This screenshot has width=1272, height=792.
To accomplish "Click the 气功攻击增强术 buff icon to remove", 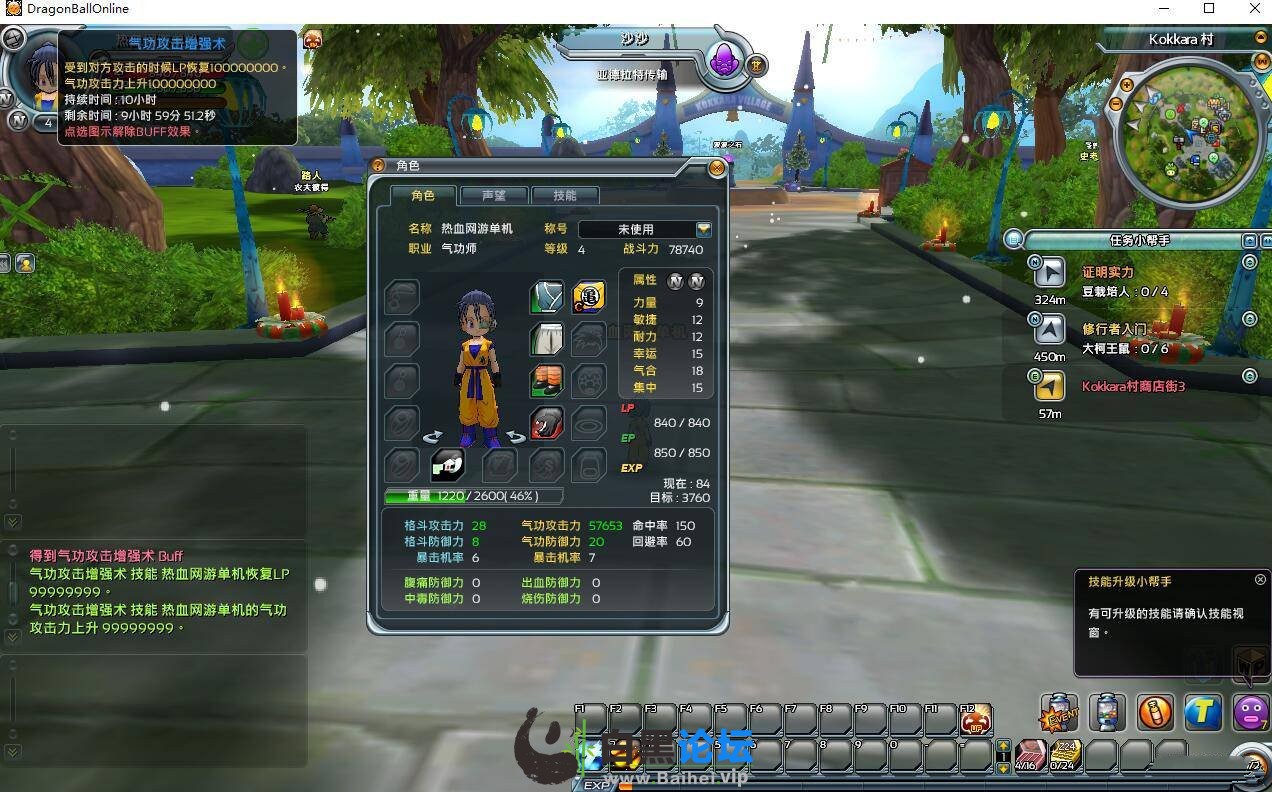I will point(312,40).
